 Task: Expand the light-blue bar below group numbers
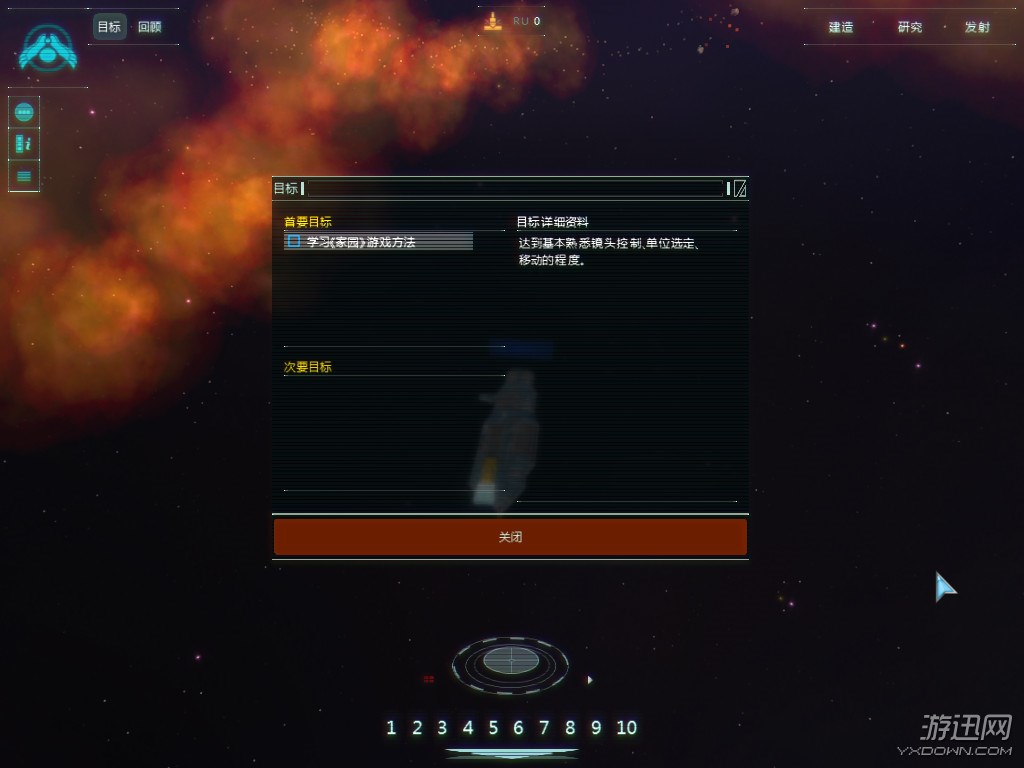click(x=511, y=753)
